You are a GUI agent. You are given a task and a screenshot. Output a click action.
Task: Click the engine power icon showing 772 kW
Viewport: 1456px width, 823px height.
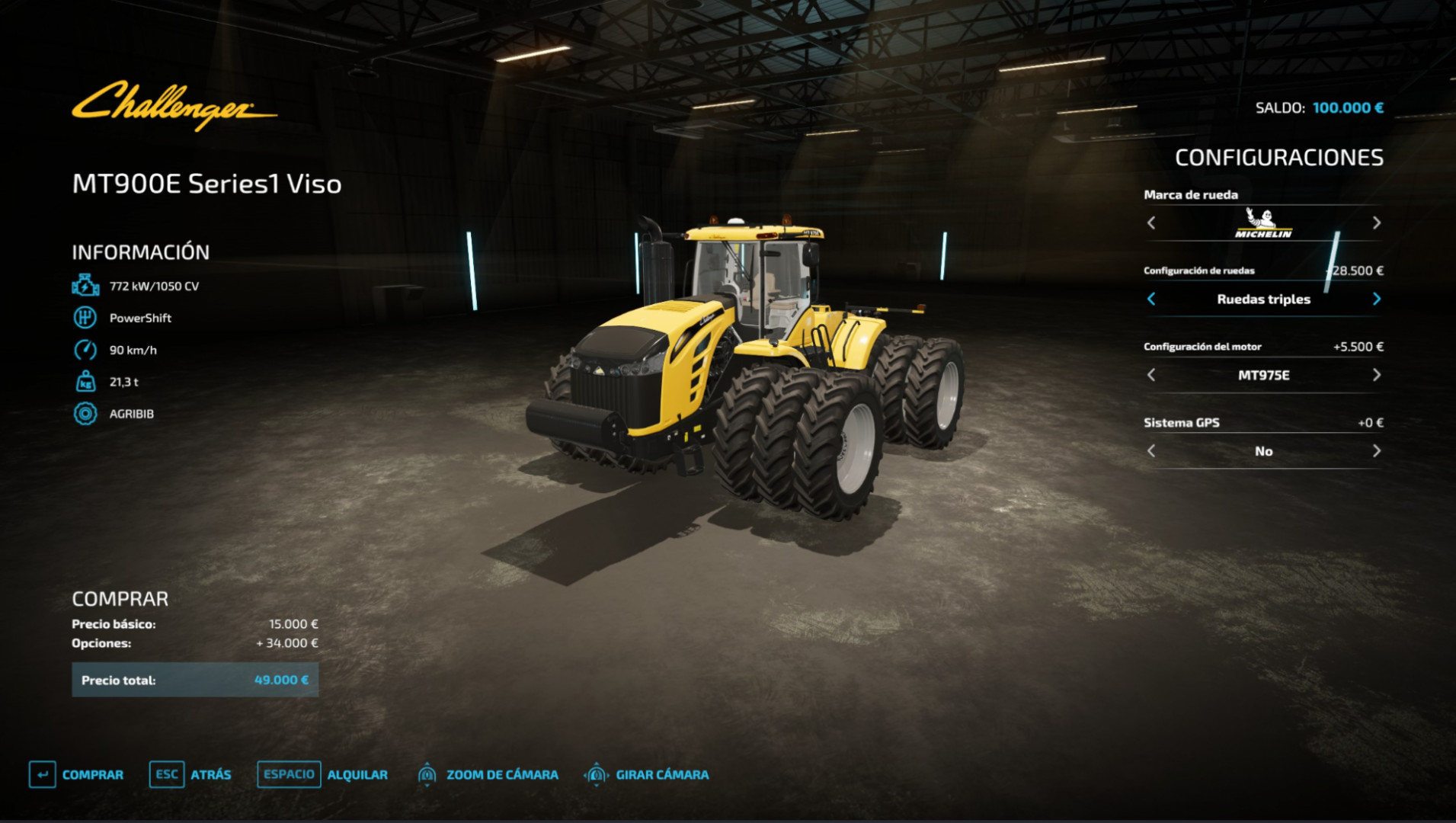[86, 285]
